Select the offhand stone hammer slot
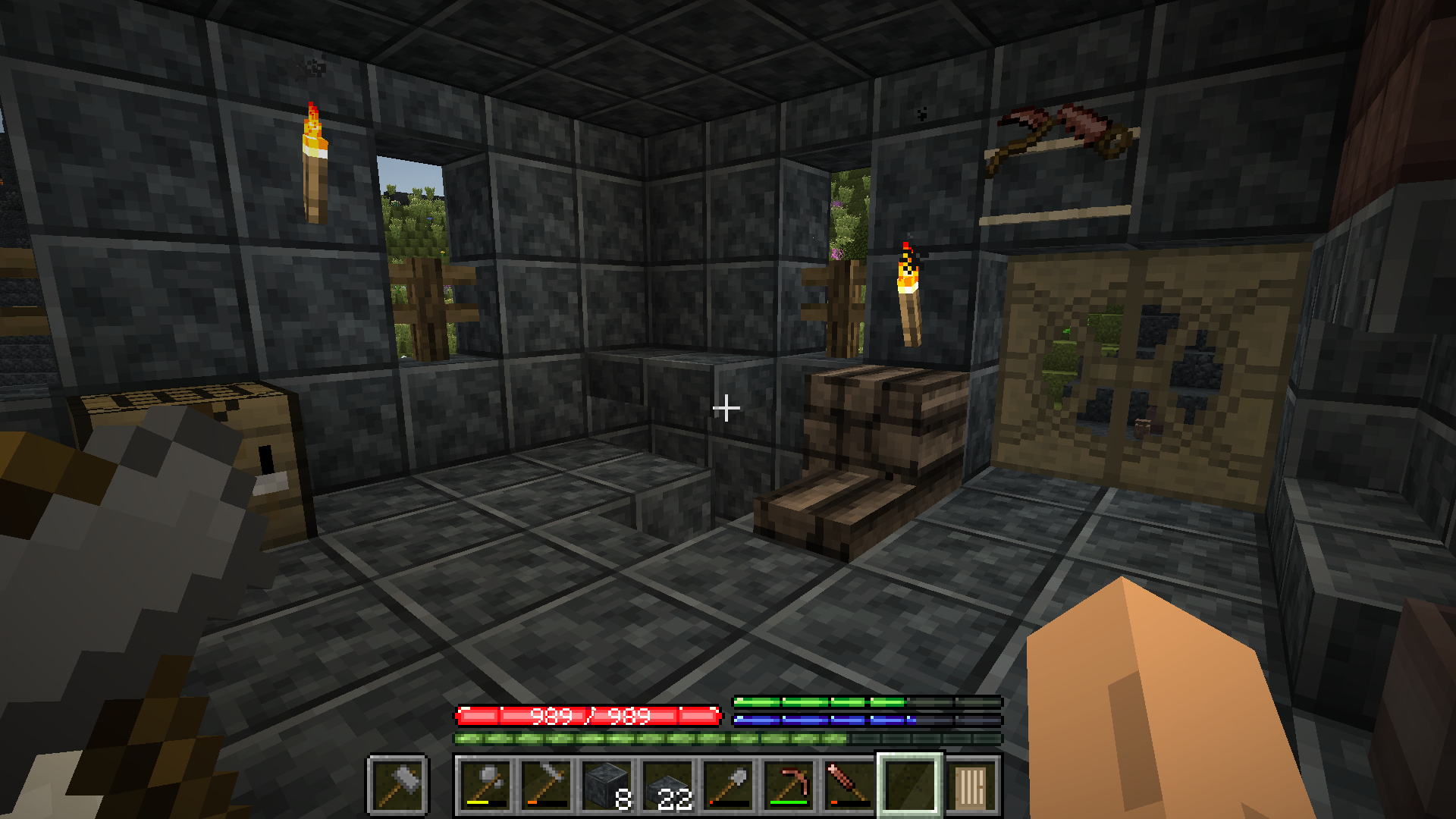Screen dimensions: 1456x819 coord(399,785)
